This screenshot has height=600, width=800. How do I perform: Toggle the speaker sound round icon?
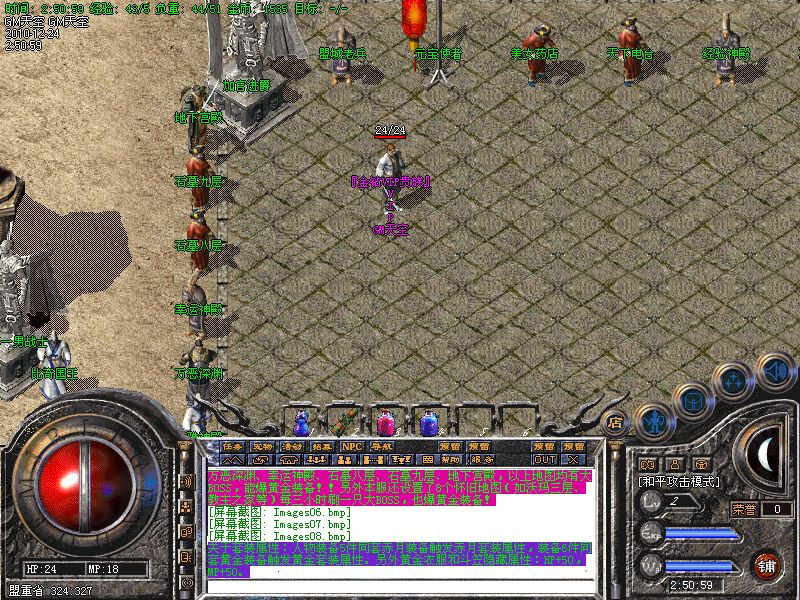[775, 372]
